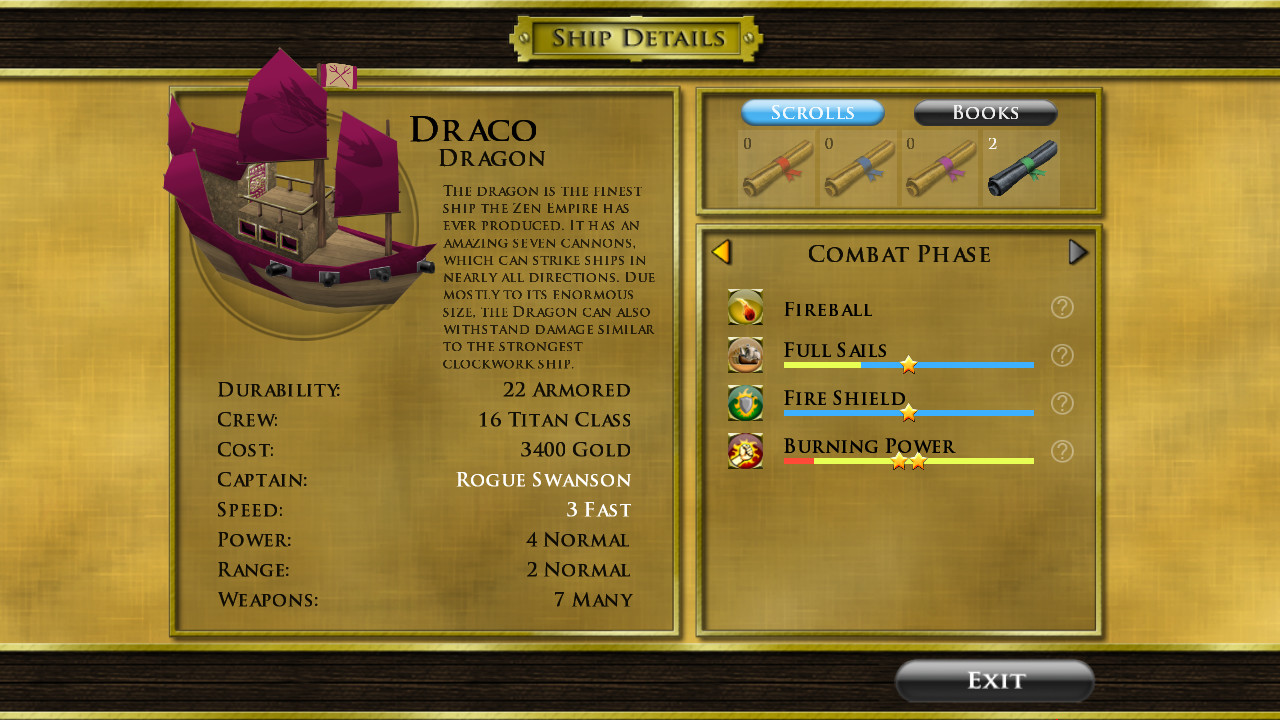Click the Burning Power ability icon
Viewport: 1280px width, 720px height.
[x=745, y=450]
